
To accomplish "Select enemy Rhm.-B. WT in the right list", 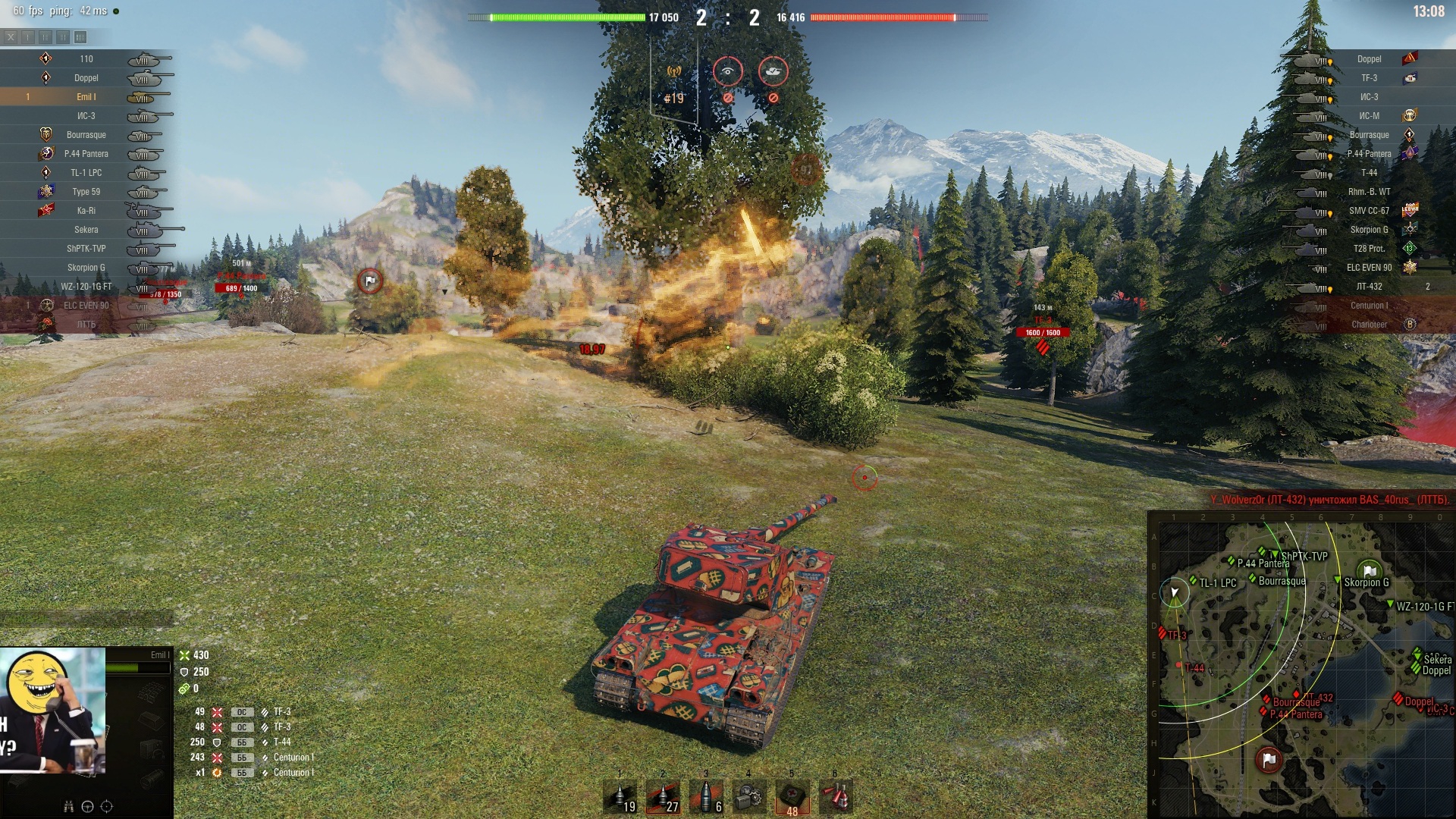I will pos(1369,192).
